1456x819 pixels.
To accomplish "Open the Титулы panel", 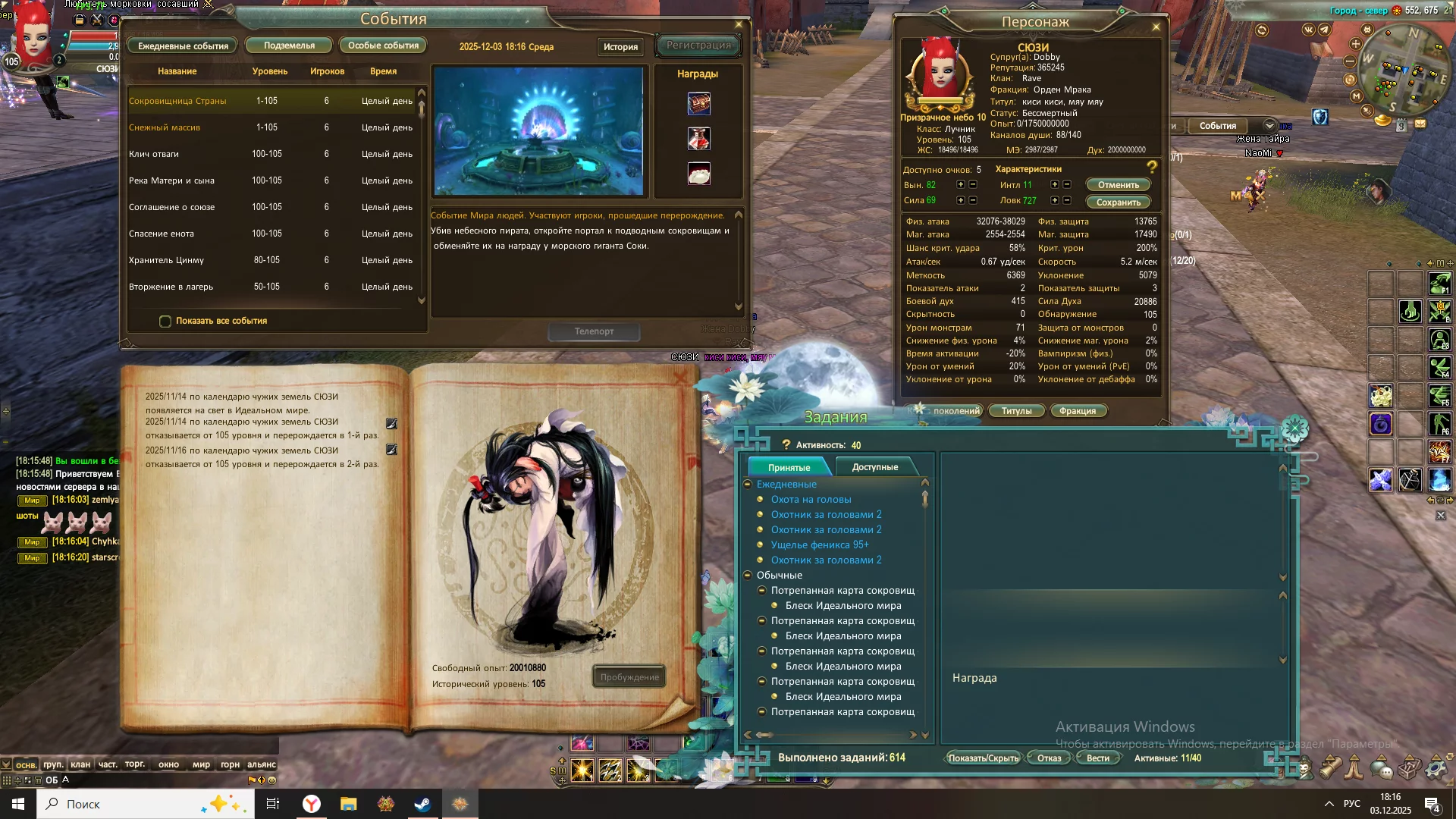I will point(1016,411).
